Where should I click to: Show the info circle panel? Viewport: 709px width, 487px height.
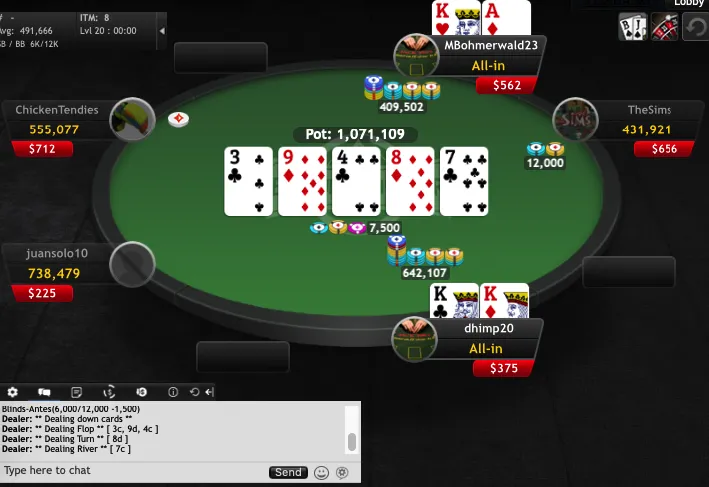172,392
